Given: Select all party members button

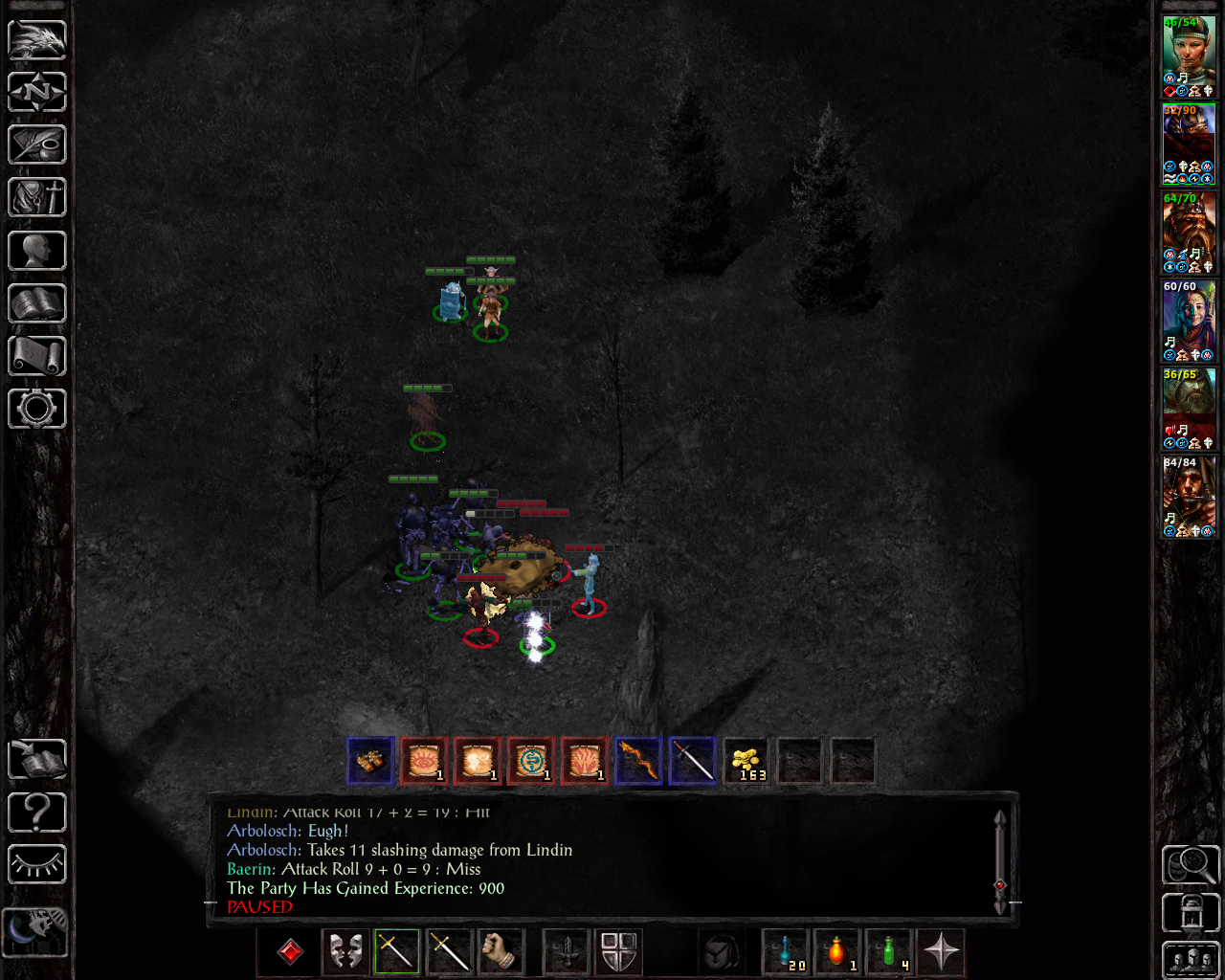Looking at the screenshot, I should click(1190, 960).
